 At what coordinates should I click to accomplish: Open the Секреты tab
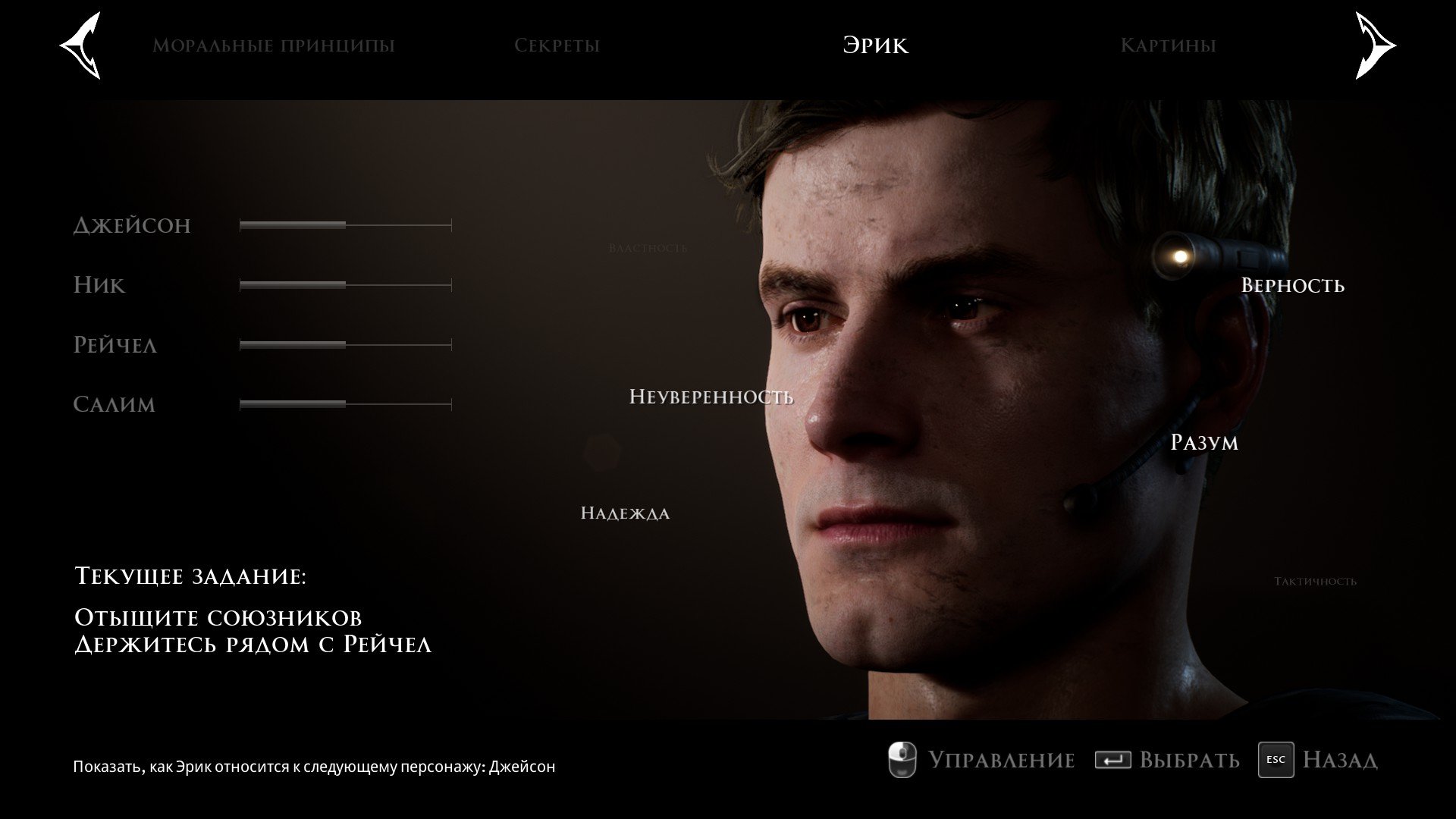click(557, 45)
